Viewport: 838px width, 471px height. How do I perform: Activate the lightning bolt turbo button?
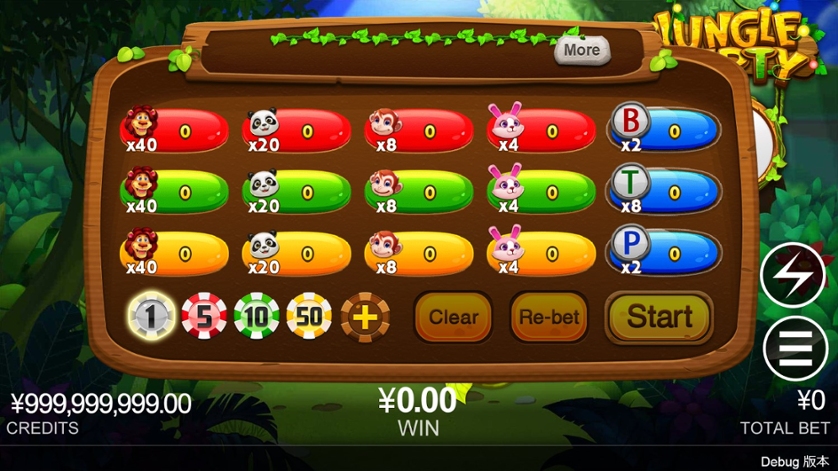pyautogui.click(x=793, y=275)
